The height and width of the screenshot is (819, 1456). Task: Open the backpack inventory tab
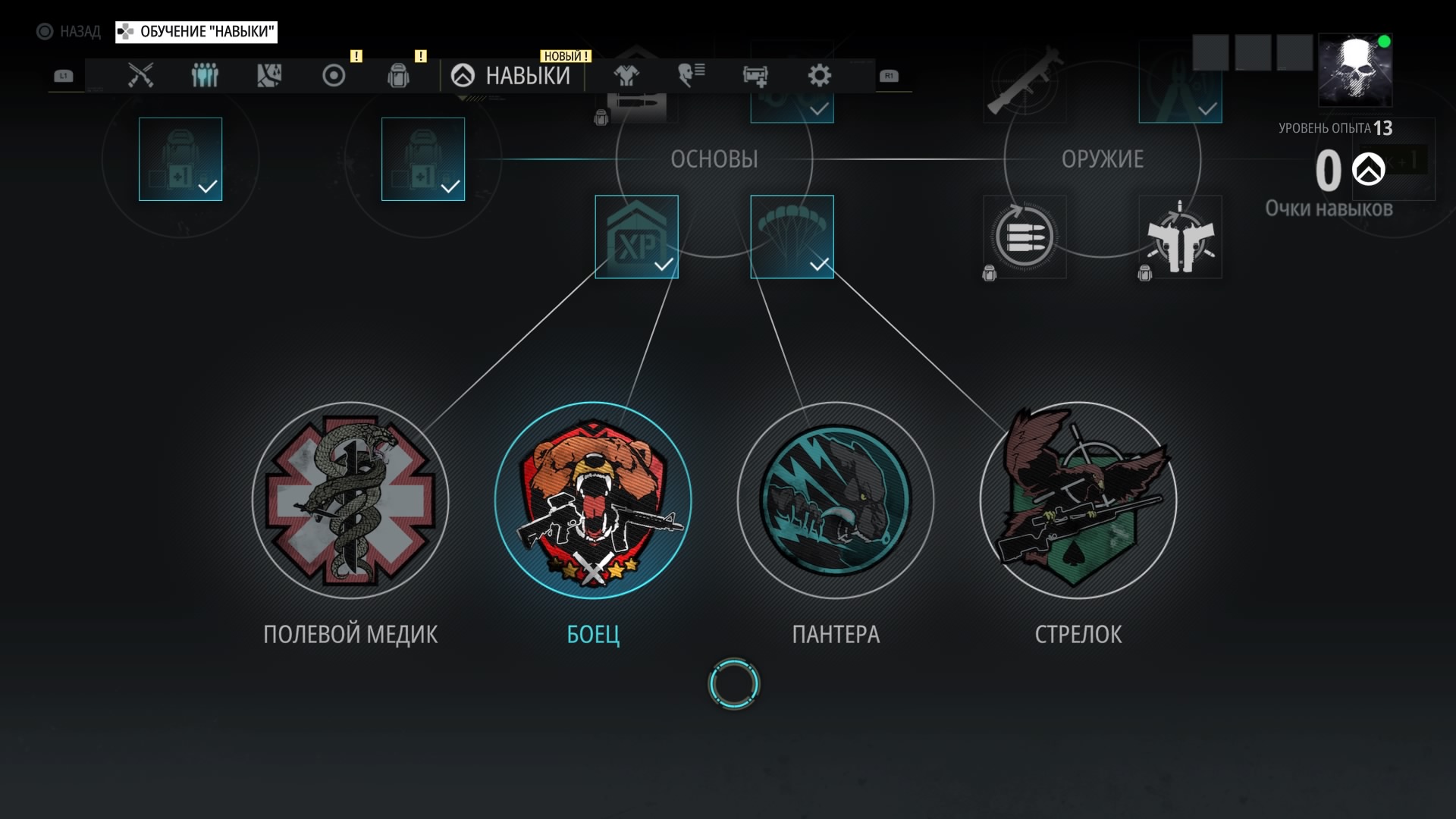(x=398, y=76)
